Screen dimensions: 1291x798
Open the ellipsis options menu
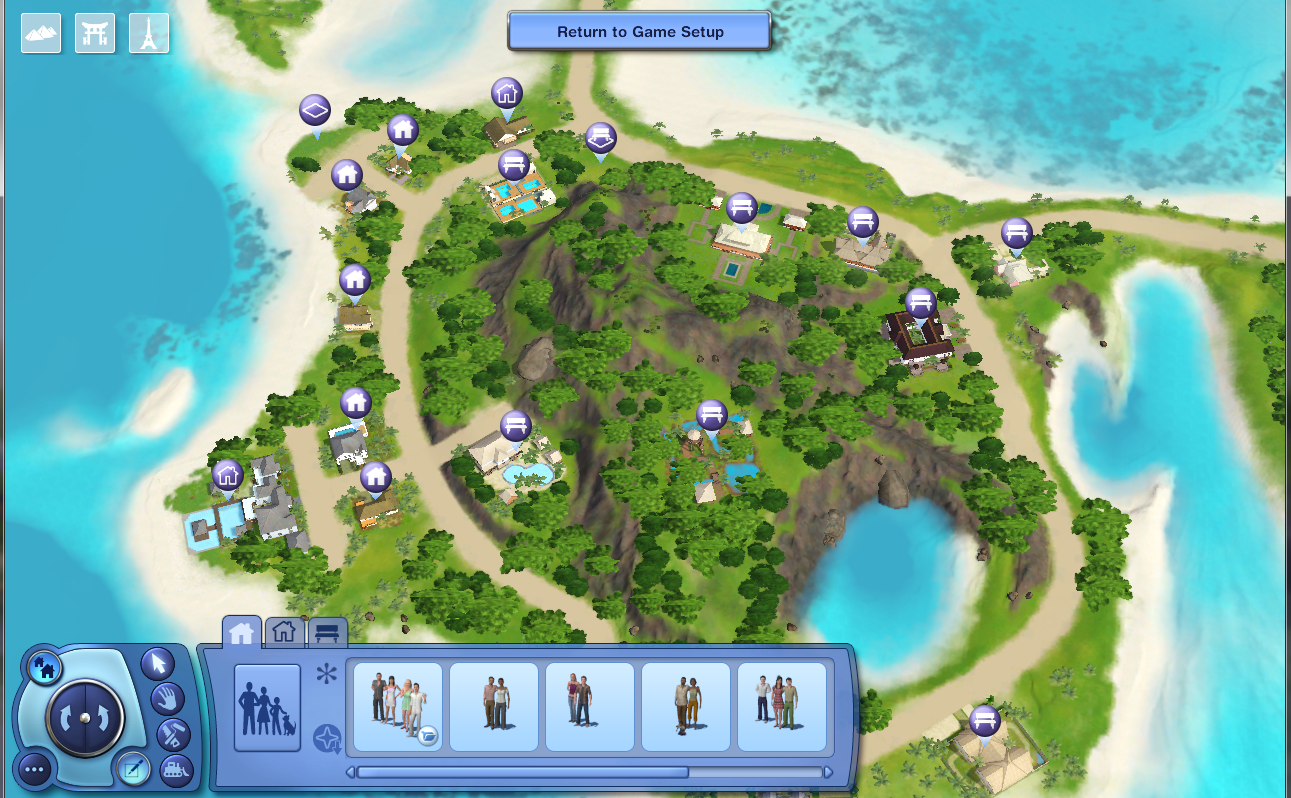[x=35, y=768]
